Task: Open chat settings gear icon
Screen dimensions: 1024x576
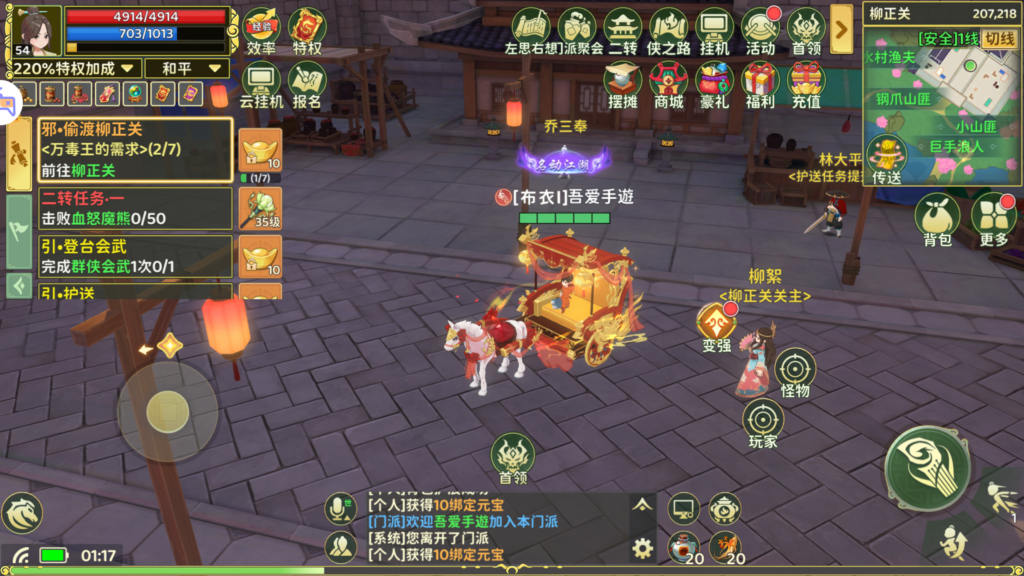Action: (642, 547)
